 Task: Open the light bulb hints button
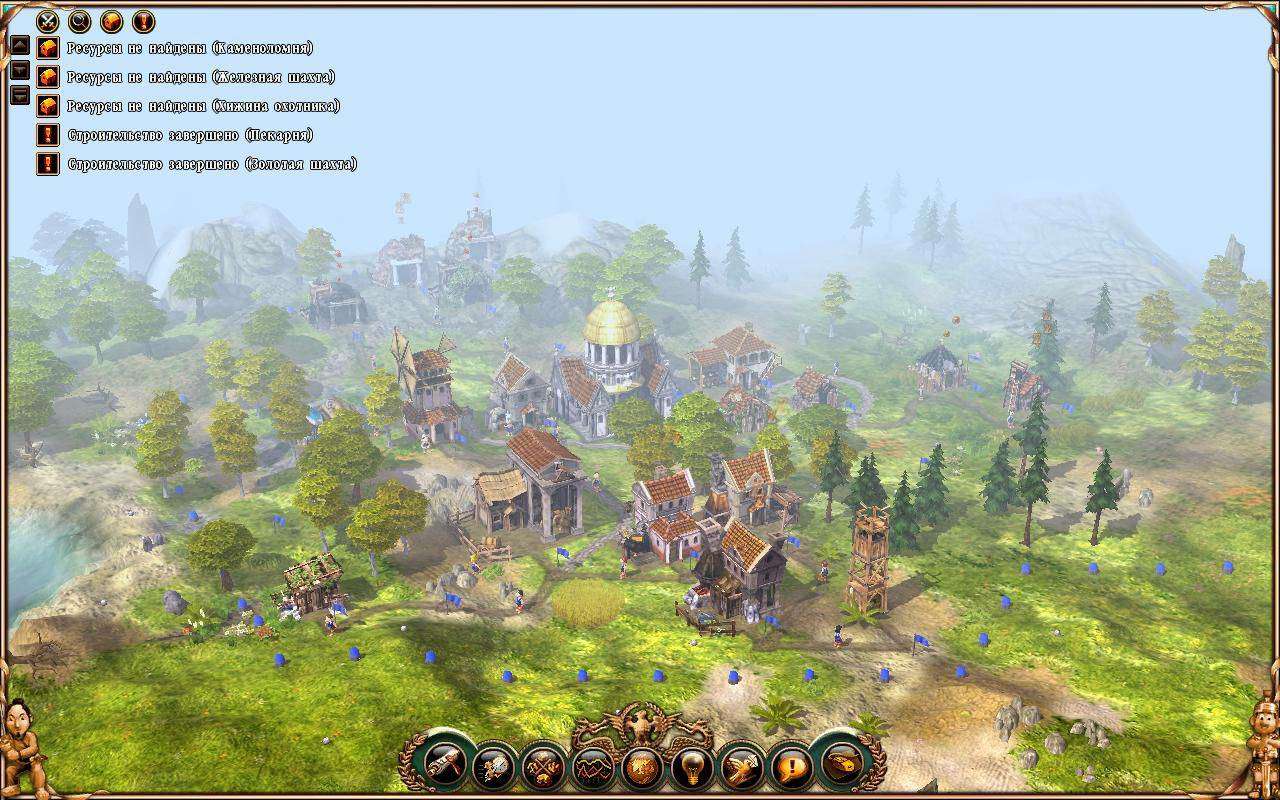(692, 767)
